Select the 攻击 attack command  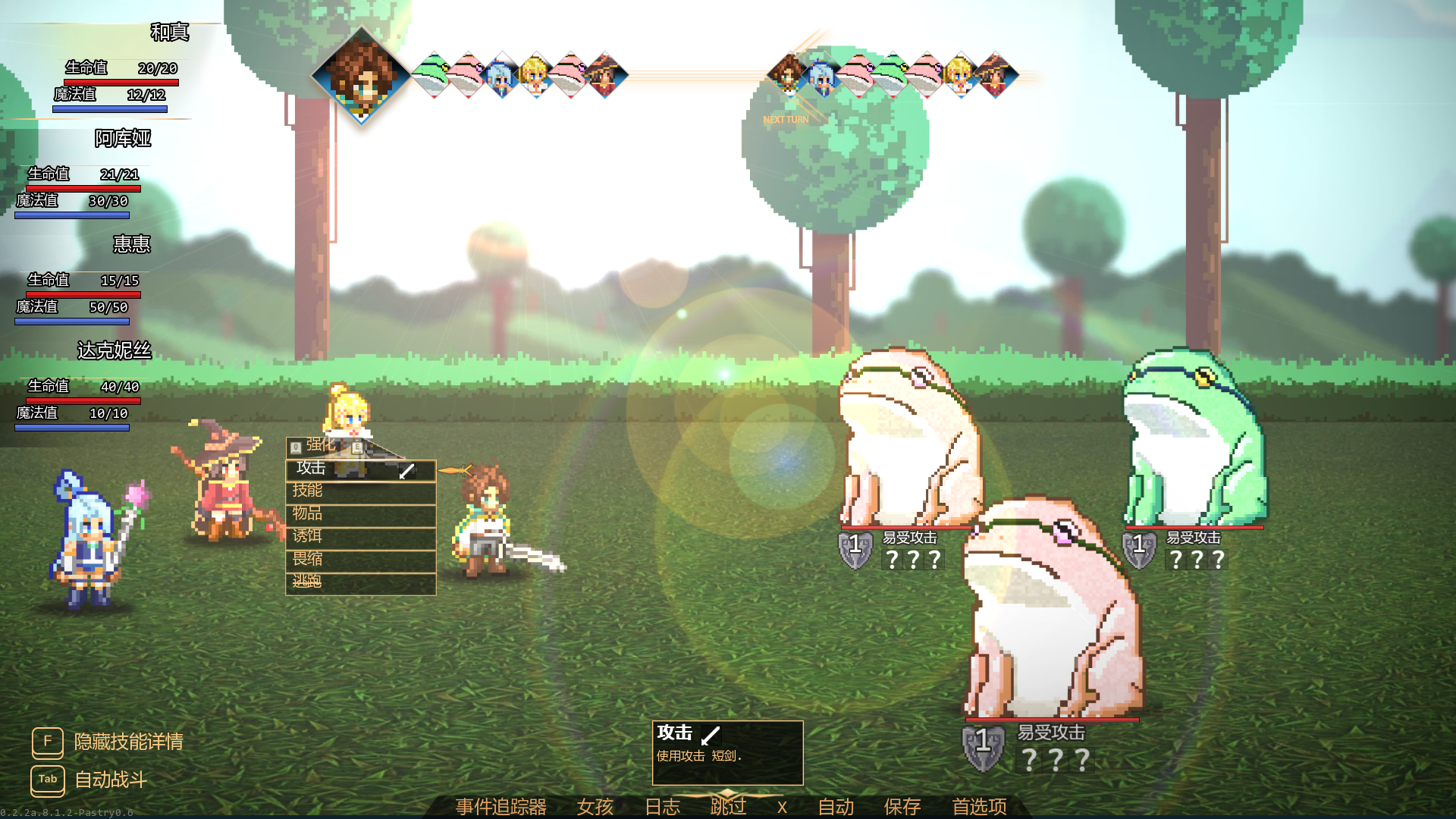[360, 469]
